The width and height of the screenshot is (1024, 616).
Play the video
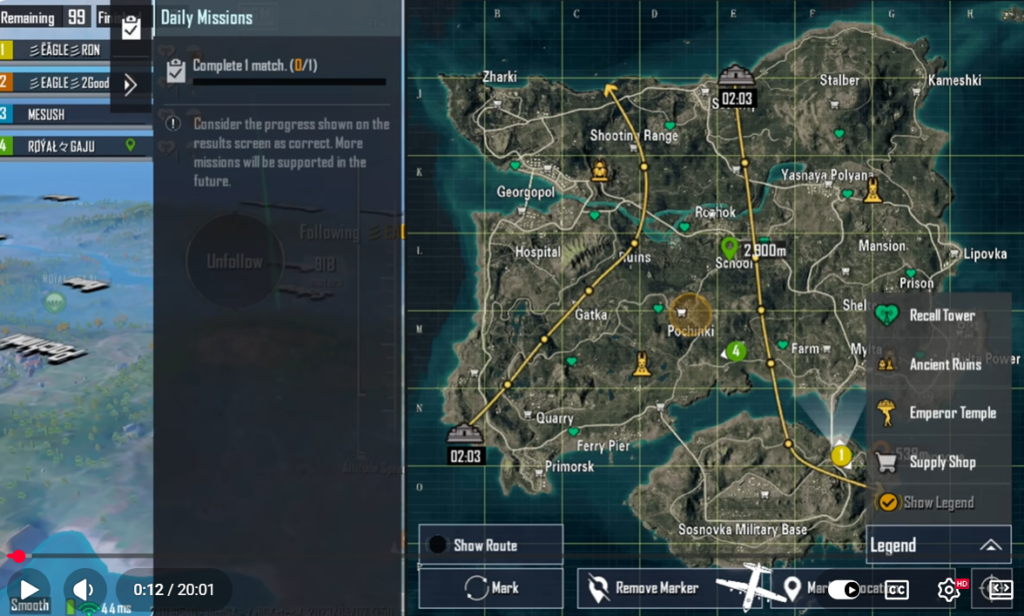point(29,590)
